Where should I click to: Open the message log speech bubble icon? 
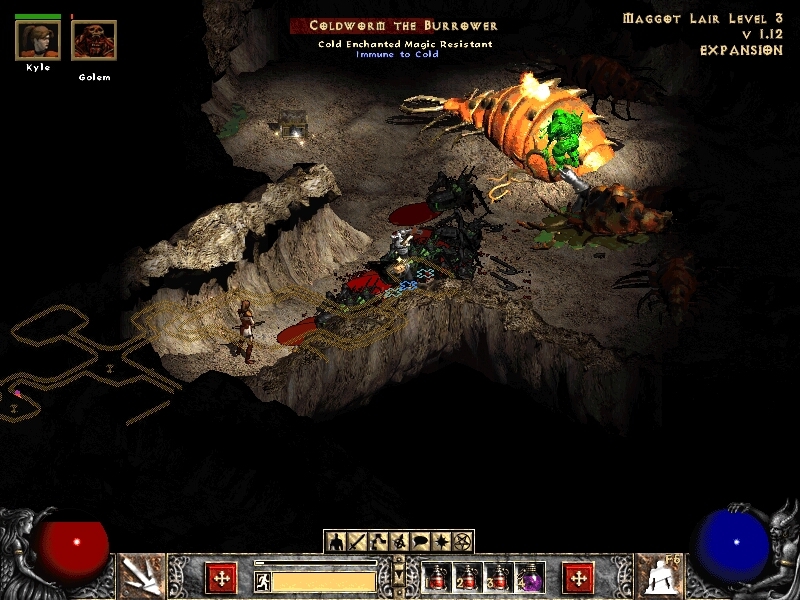click(x=420, y=541)
